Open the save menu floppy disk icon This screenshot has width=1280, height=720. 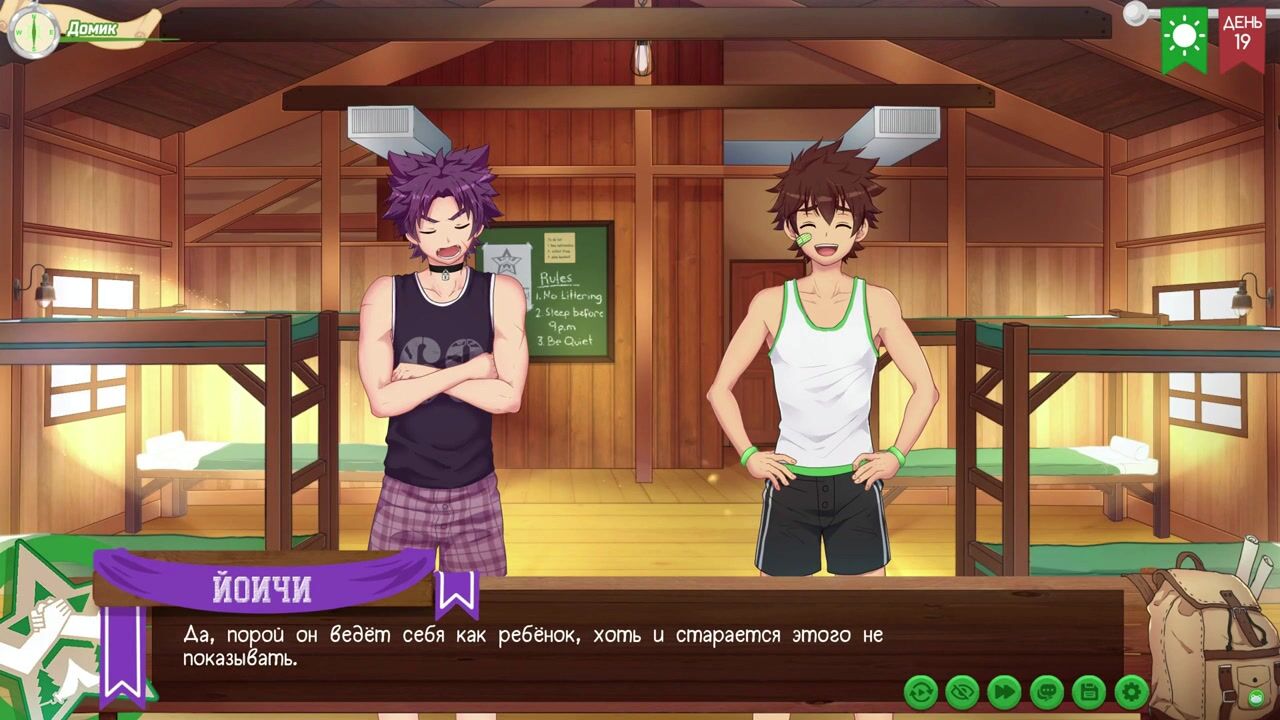click(x=1089, y=691)
